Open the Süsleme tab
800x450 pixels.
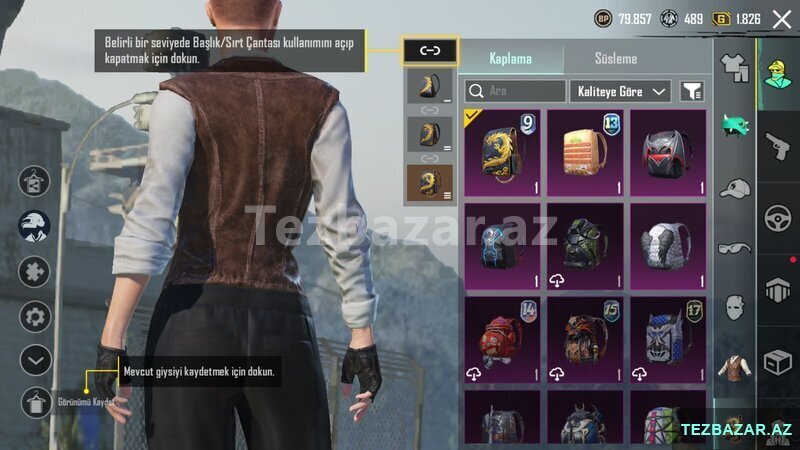[615, 59]
